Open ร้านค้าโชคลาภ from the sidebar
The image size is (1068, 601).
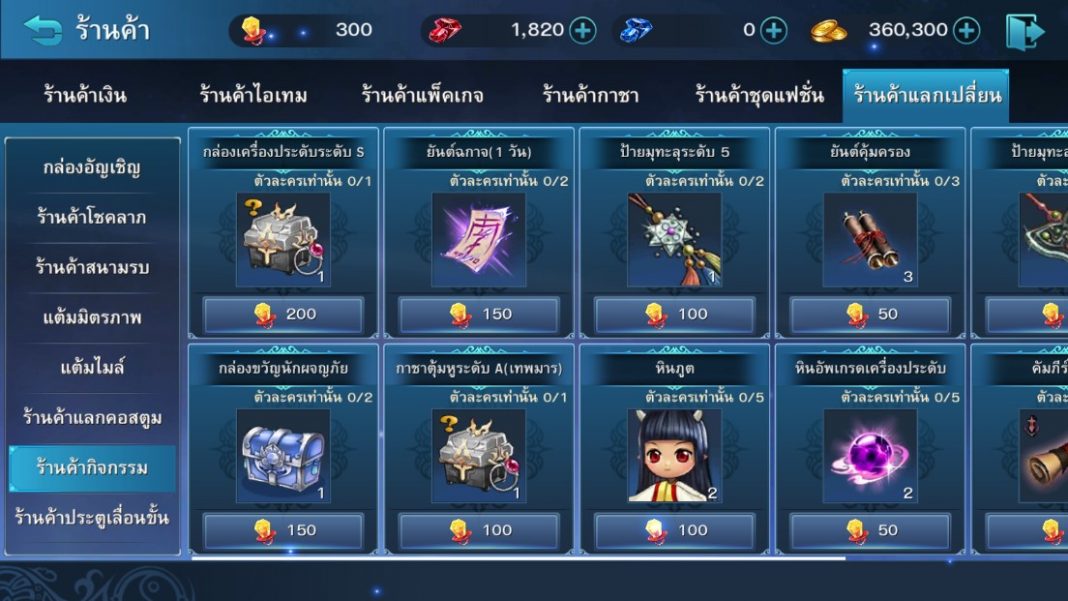click(92, 217)
